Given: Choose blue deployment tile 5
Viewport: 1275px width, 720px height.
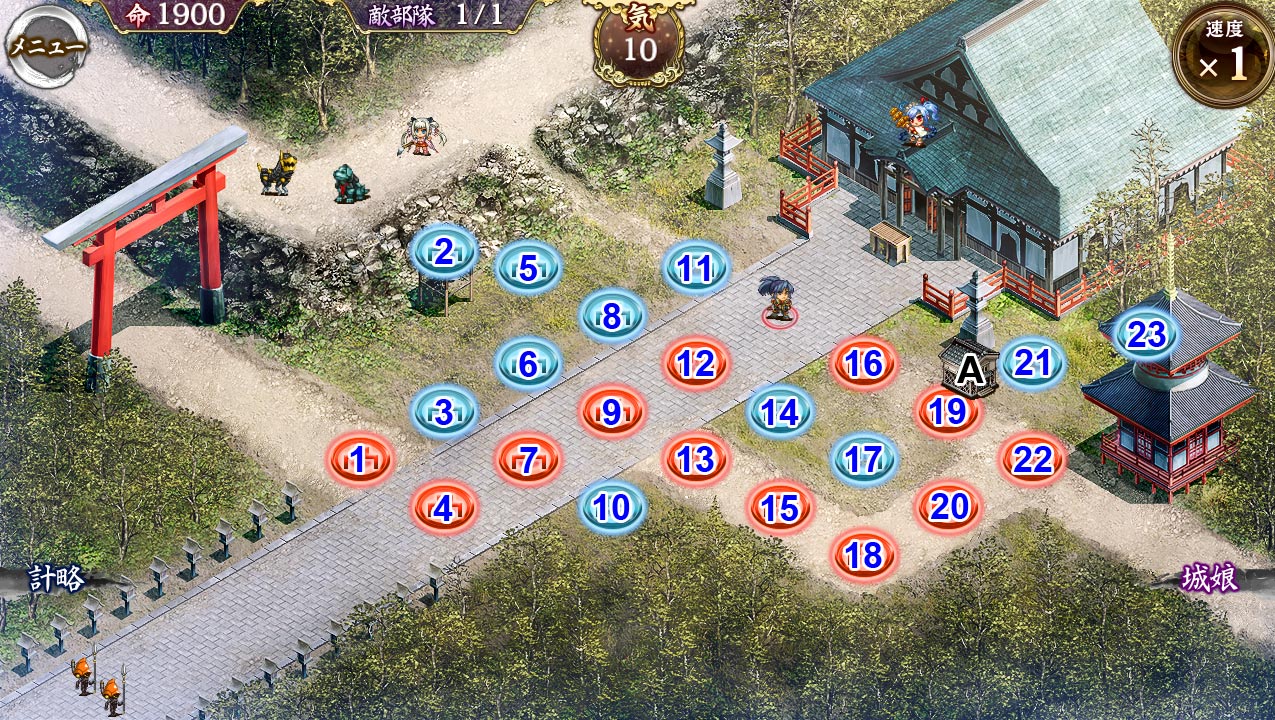Looking at the screenshot, I should tap(528, 268).
